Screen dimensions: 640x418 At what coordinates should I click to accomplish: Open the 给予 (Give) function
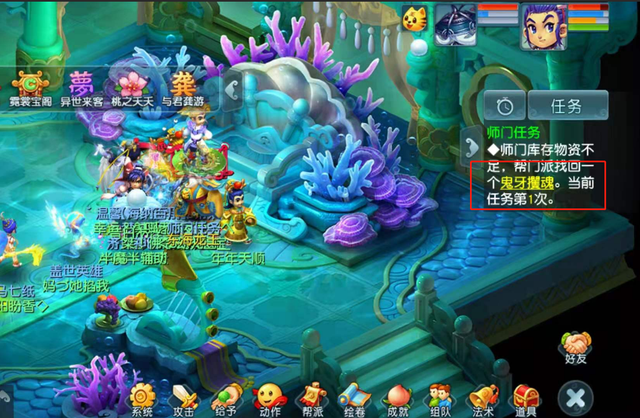click(x=227, y=395)
